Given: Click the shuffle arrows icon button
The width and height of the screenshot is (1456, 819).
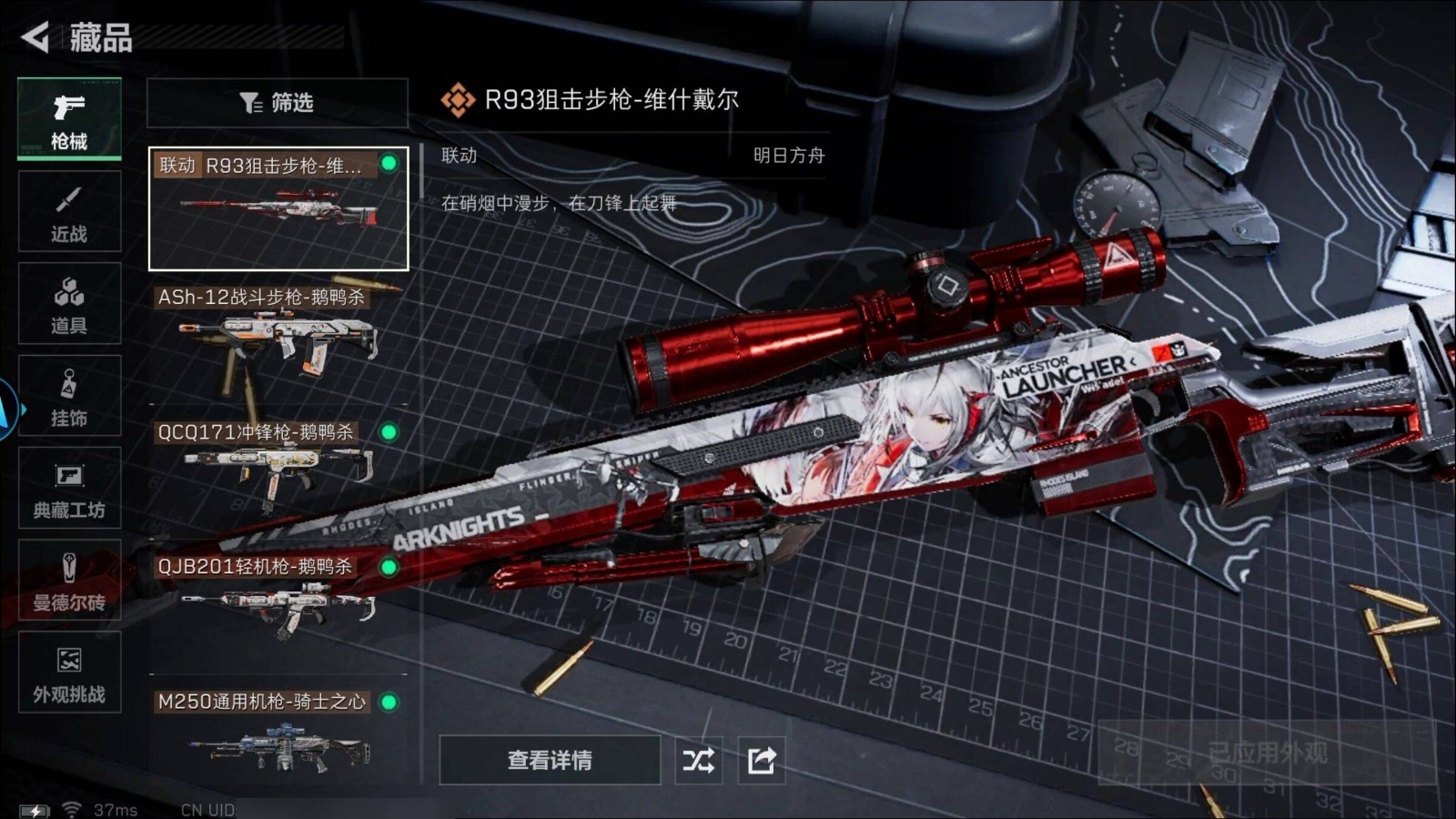Looking at the screenshot, I should tap(699, 760).
